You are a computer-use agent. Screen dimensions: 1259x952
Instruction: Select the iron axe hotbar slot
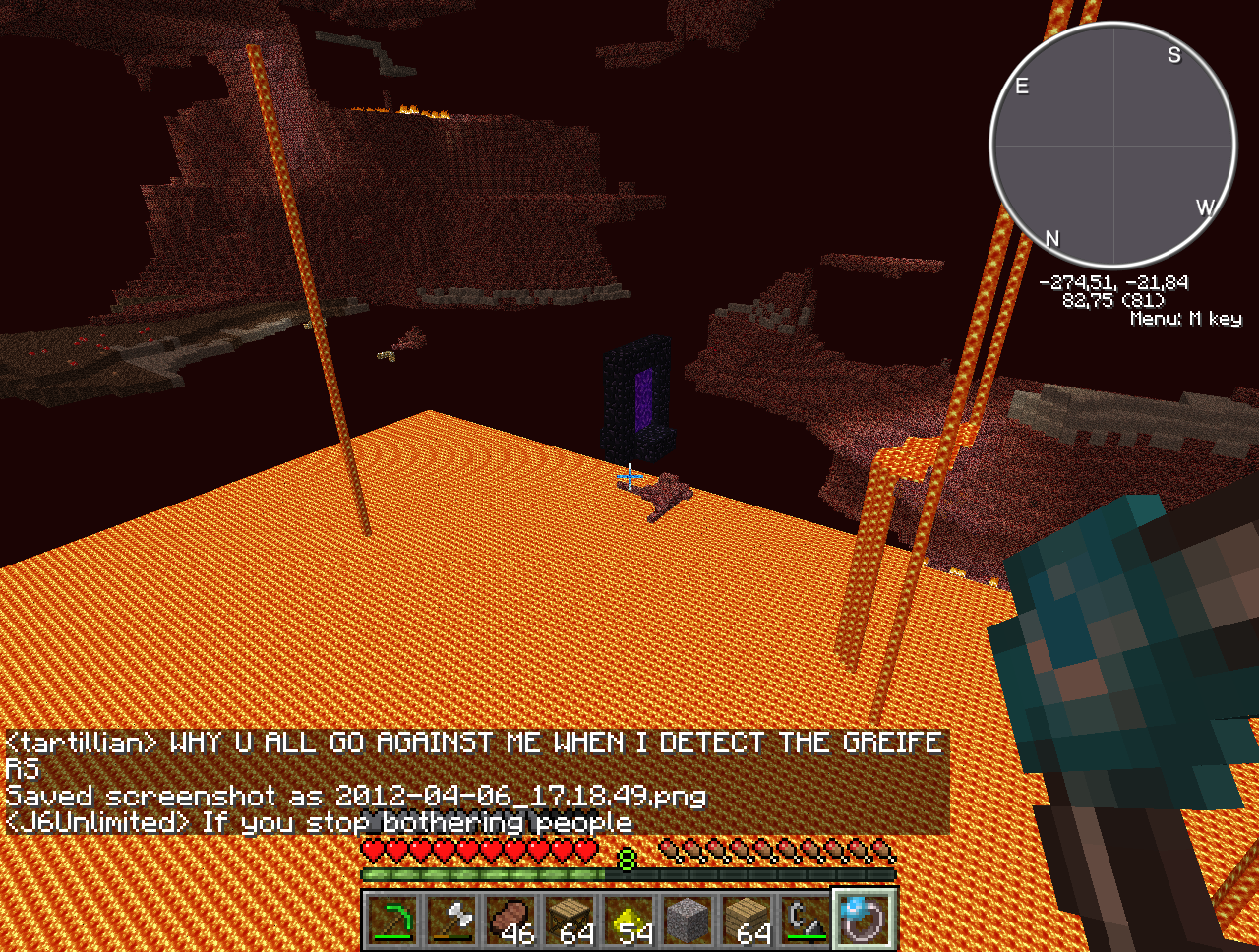pos(452,921)
